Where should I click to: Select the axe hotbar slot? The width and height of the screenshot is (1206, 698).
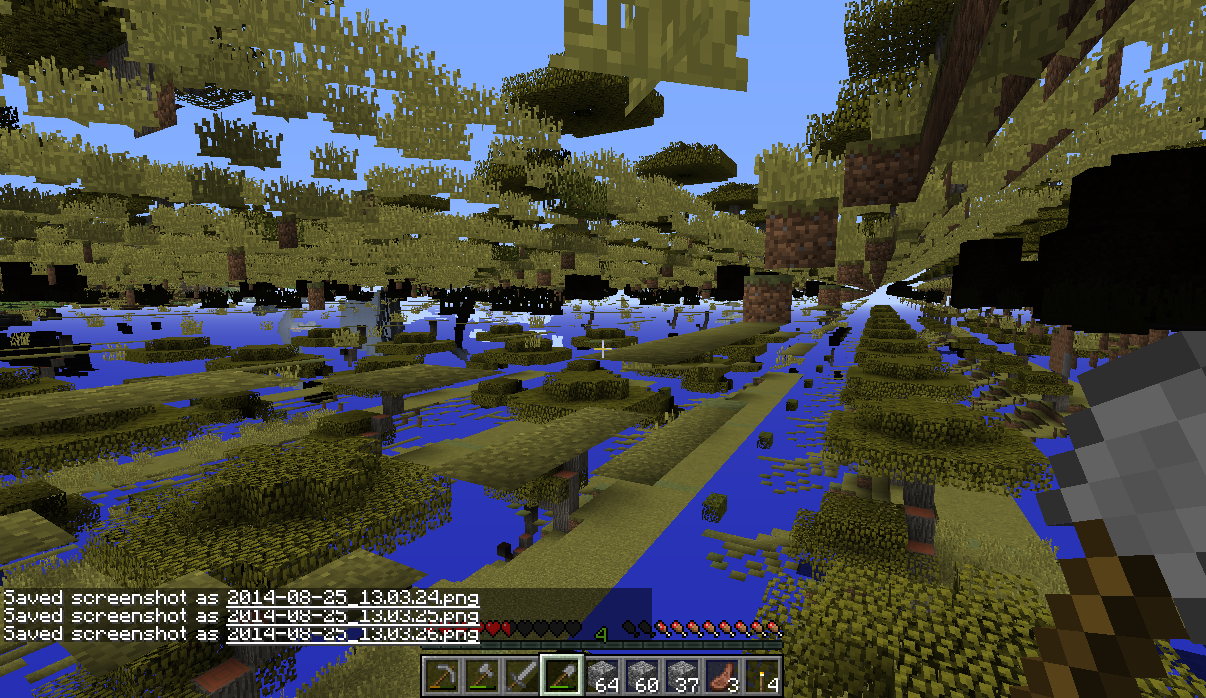coord(481,676)
